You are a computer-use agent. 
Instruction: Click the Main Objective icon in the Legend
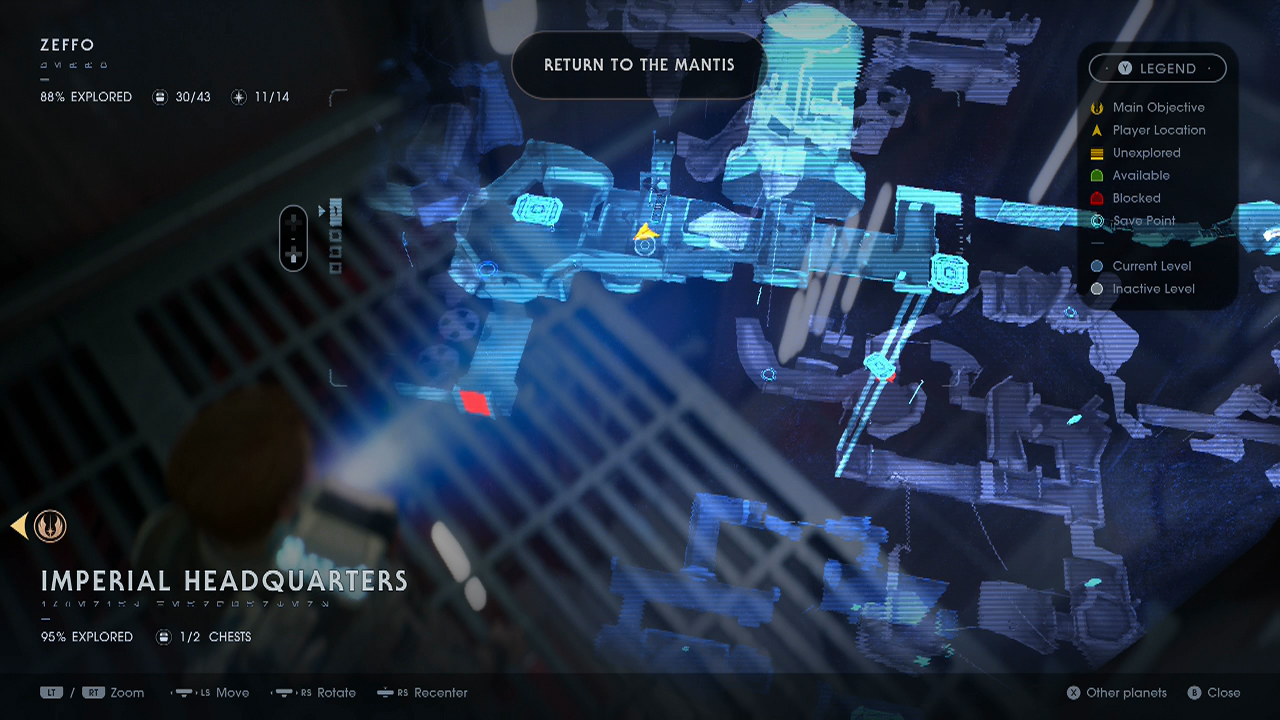pos(1097,107)
